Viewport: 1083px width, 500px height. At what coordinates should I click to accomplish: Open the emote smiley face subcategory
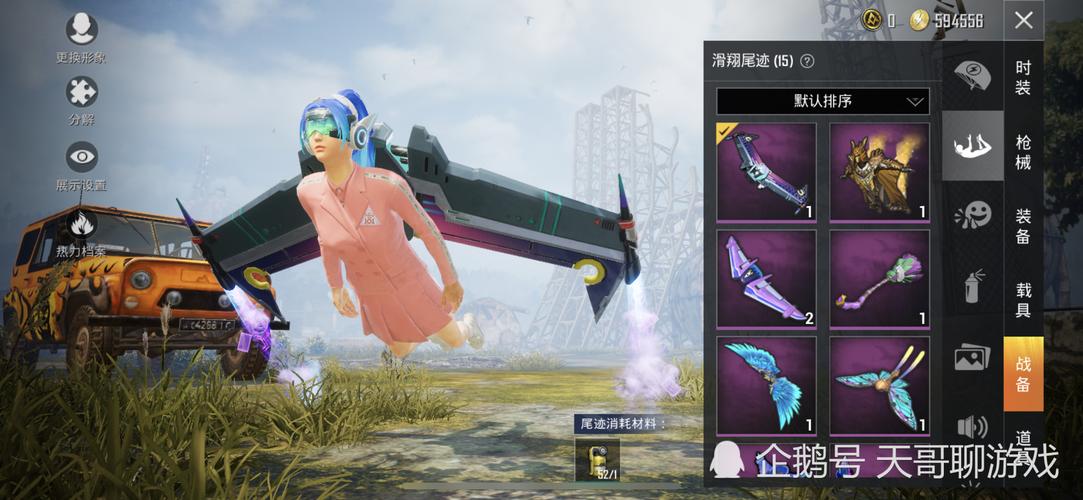pos(972,215)
